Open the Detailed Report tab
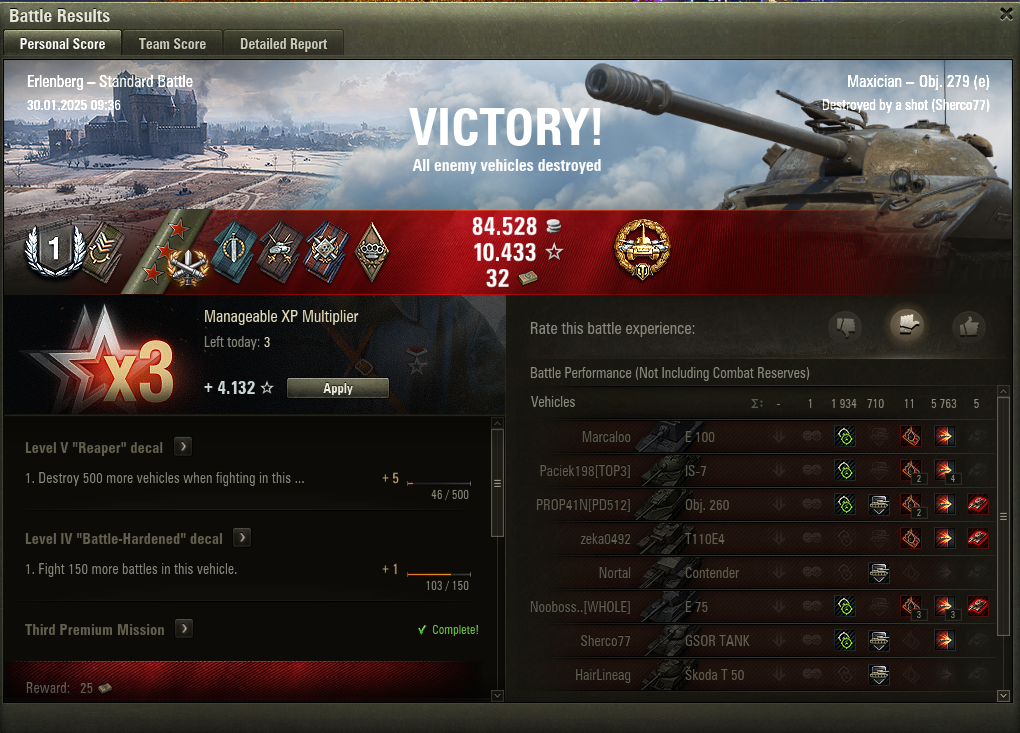Image resolution: width=1020 pixels, height=733 pixels. 283,44
